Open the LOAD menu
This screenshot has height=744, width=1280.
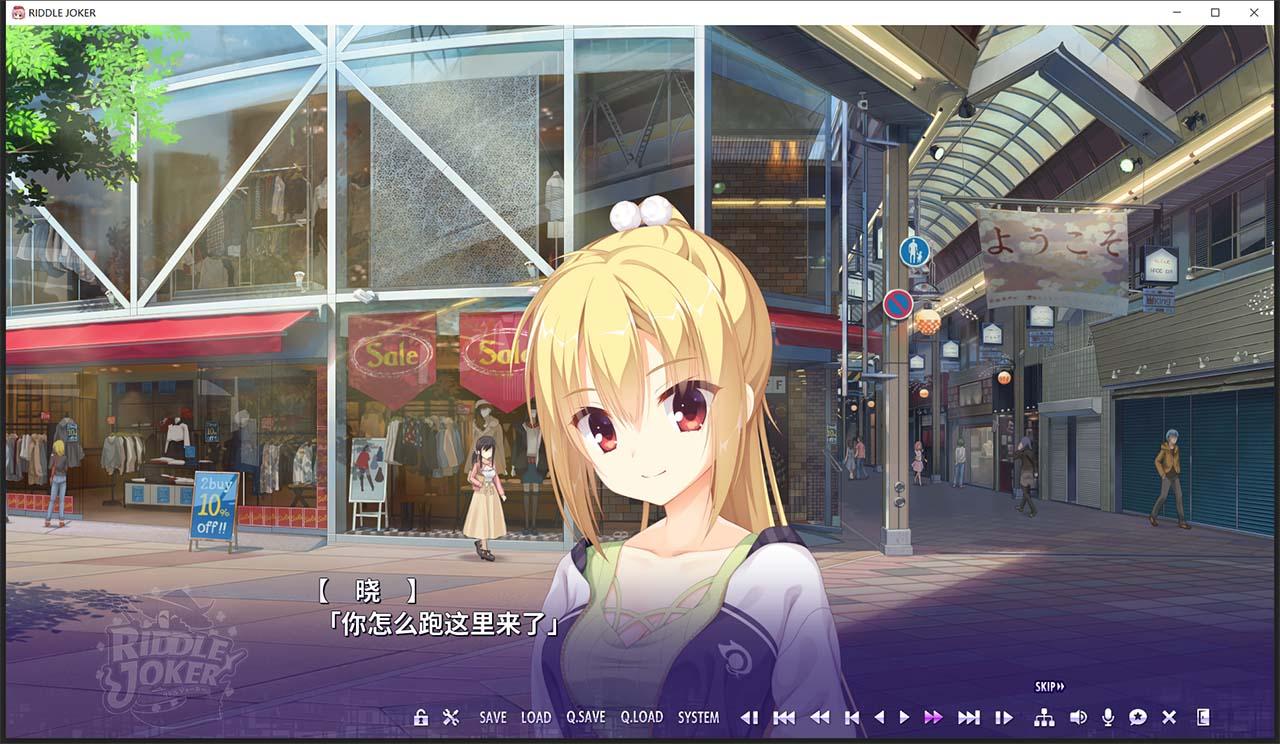pyautogui.click(x=536, y=717)
